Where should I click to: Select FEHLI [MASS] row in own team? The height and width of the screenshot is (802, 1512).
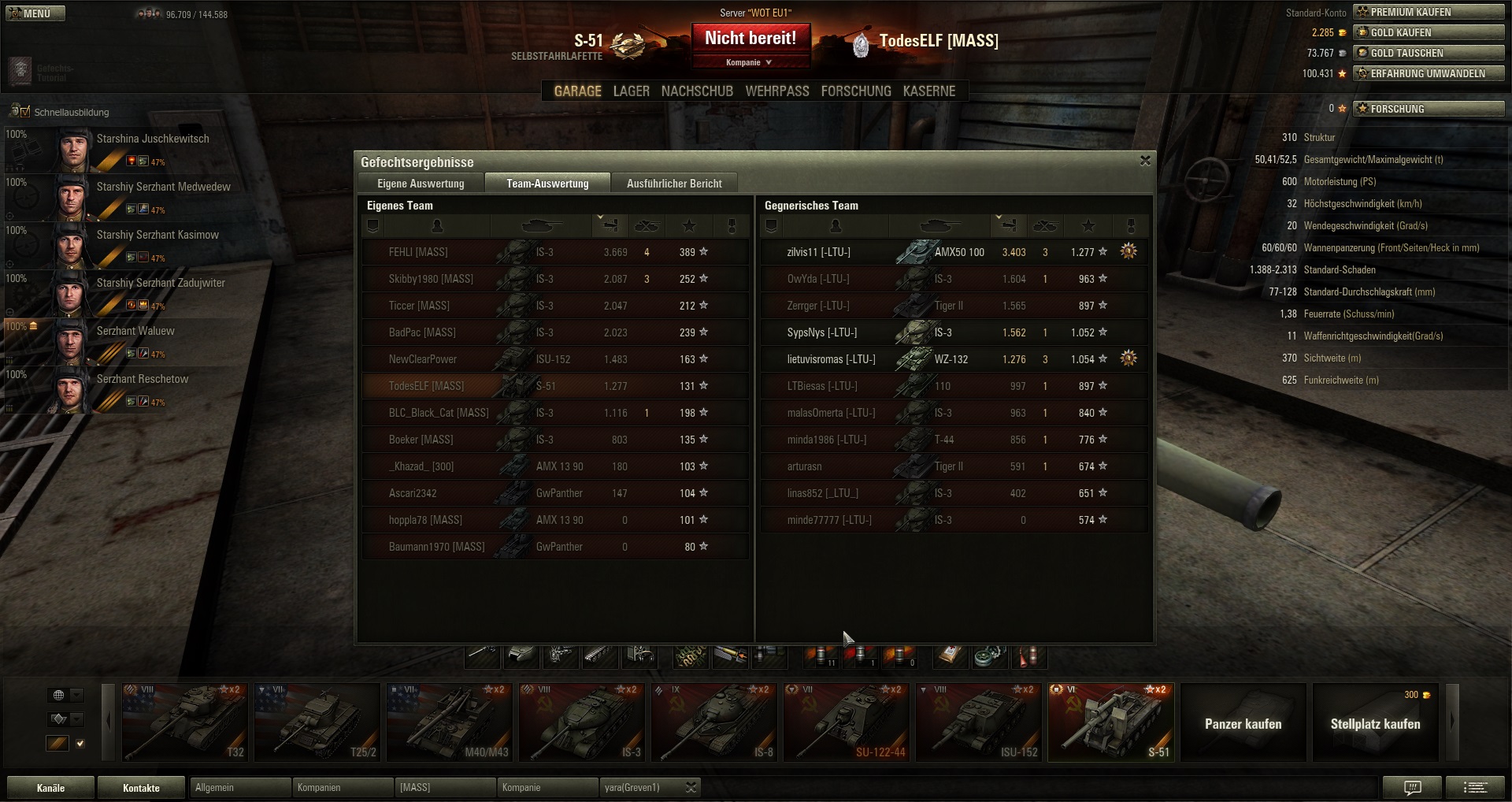[418, 252]
